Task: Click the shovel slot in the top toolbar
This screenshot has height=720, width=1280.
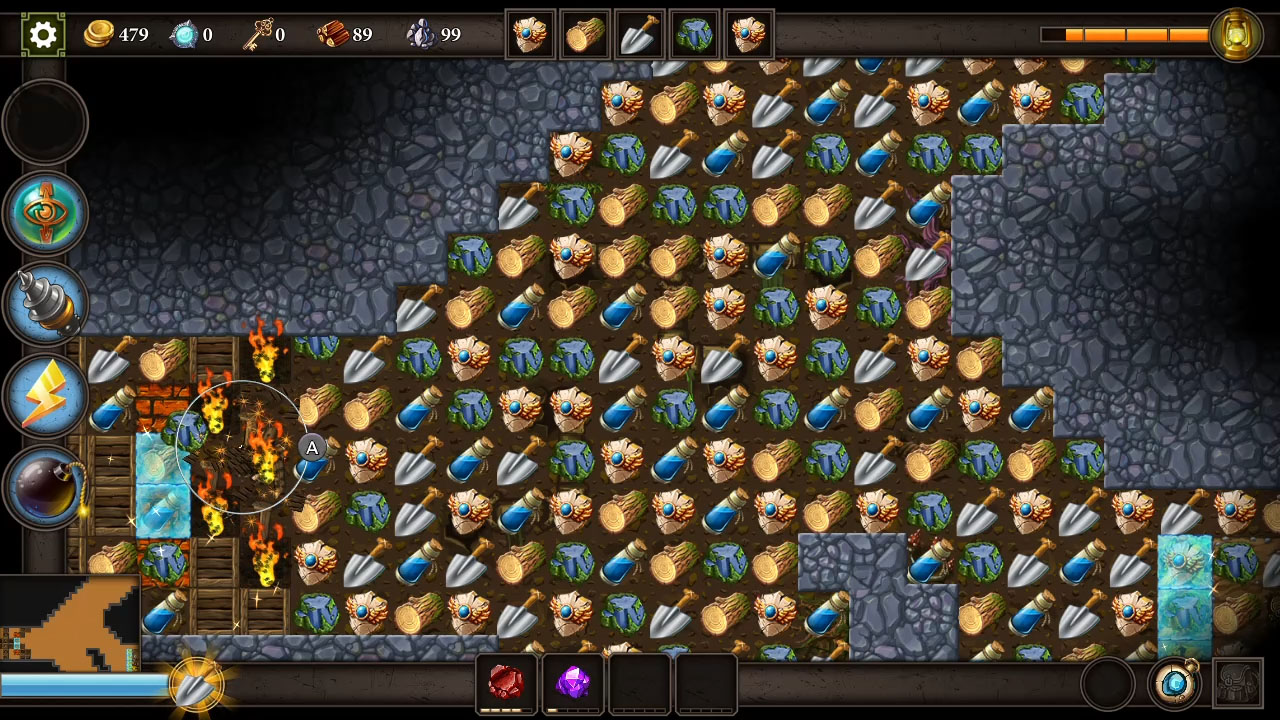Action: (x=640, y=33)
